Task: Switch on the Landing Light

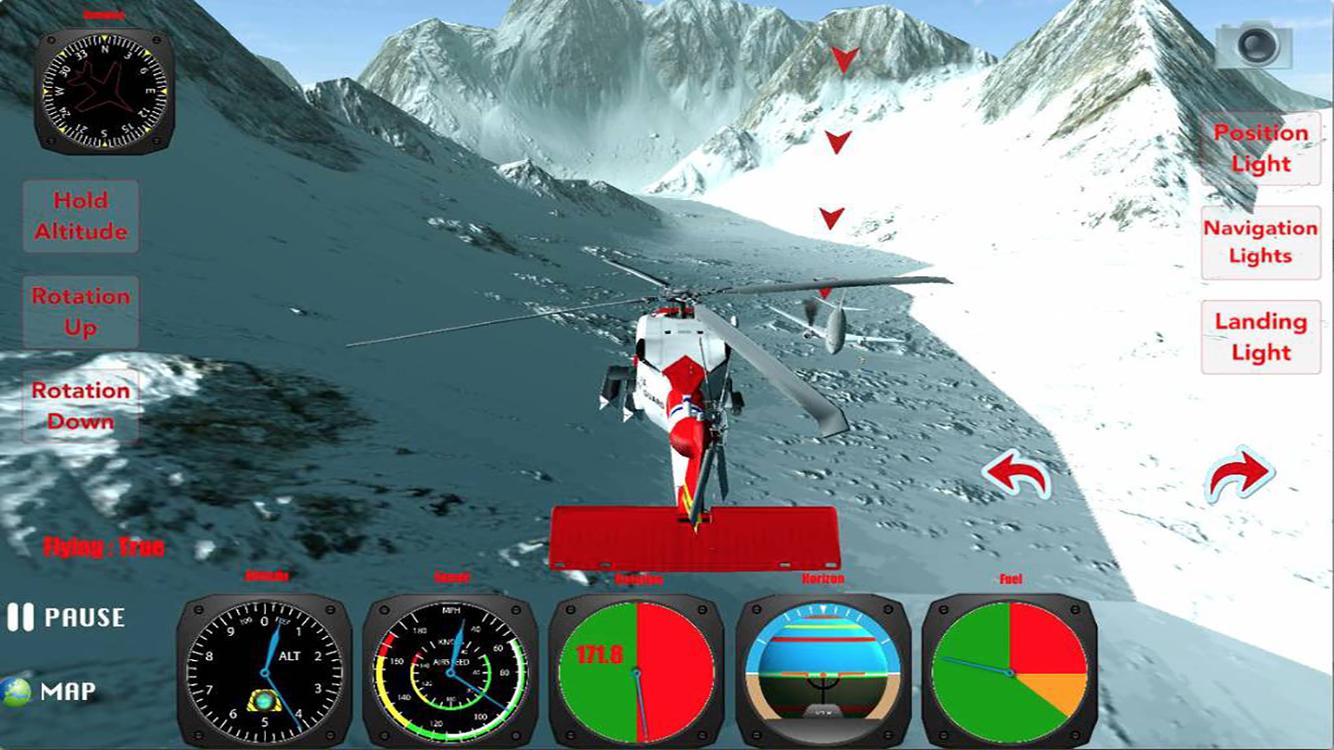Action: 1260,337
